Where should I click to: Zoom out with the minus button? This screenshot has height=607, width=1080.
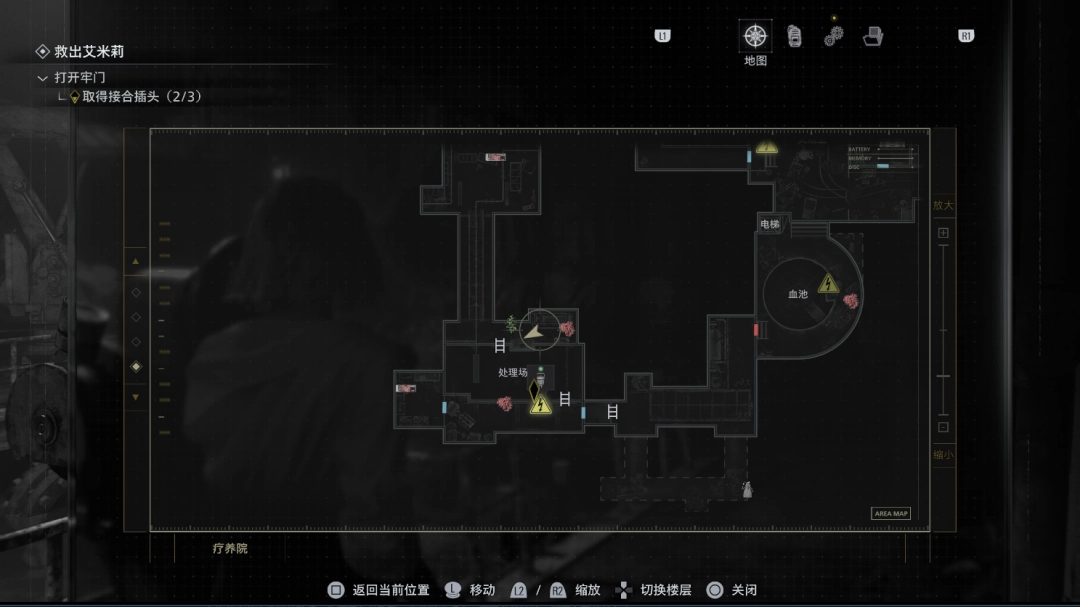(x=943, y=427)
